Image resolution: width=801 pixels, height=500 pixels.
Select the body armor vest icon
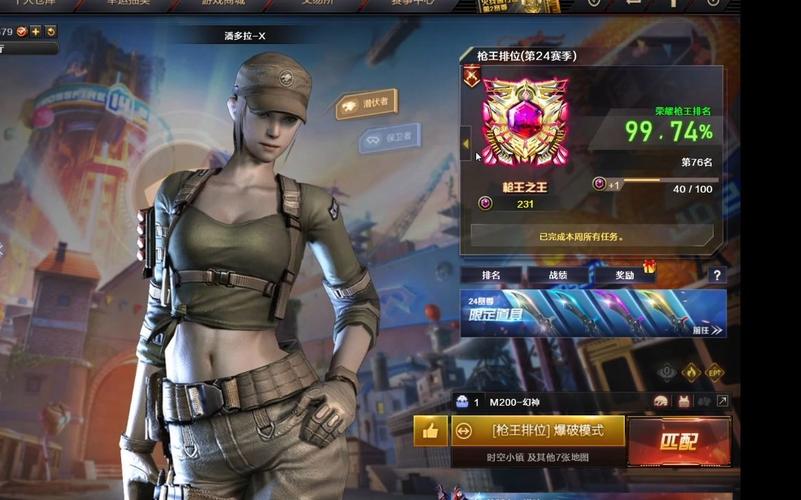point(684,401)
